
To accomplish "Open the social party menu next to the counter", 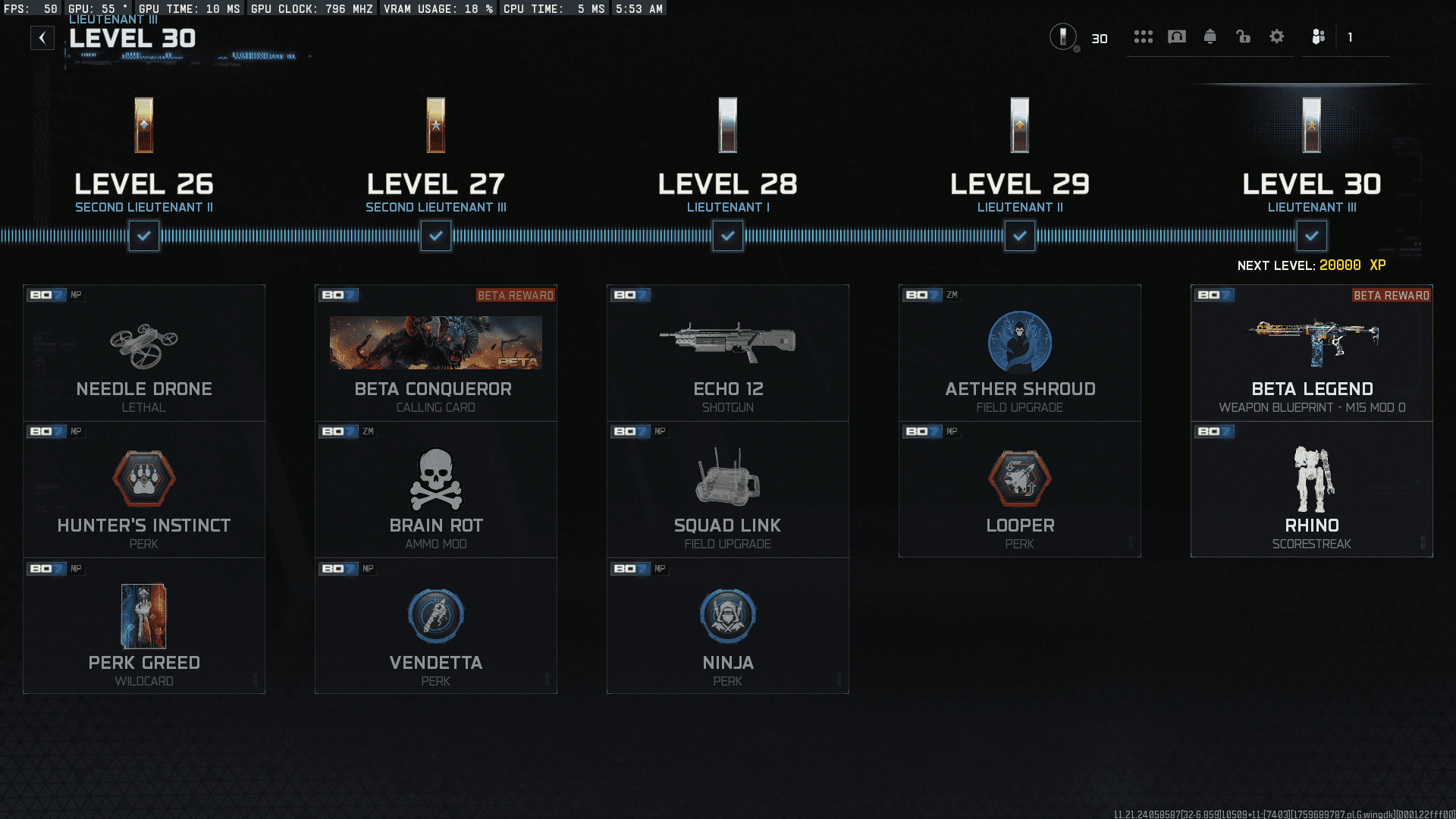I will pyautogui.click(x=1318, y=36).
